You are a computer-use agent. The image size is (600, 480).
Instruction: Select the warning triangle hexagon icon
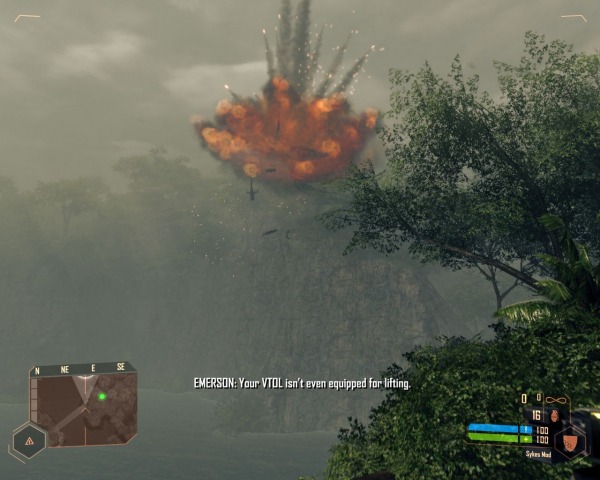point(29,440)
